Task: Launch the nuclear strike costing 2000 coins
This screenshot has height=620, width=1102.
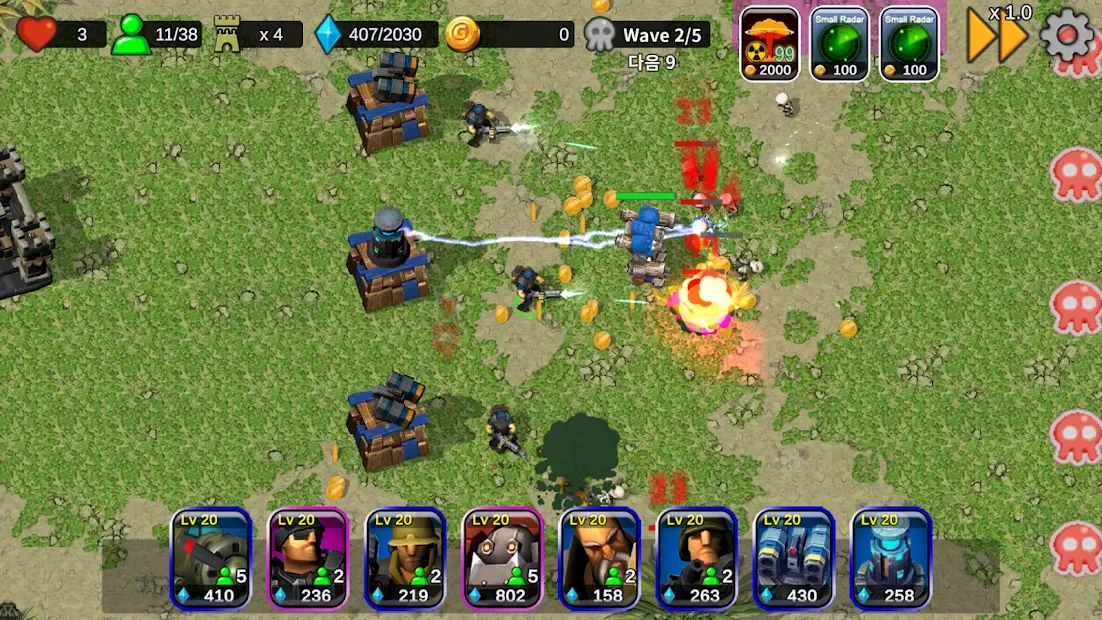Action: point(769,44)
